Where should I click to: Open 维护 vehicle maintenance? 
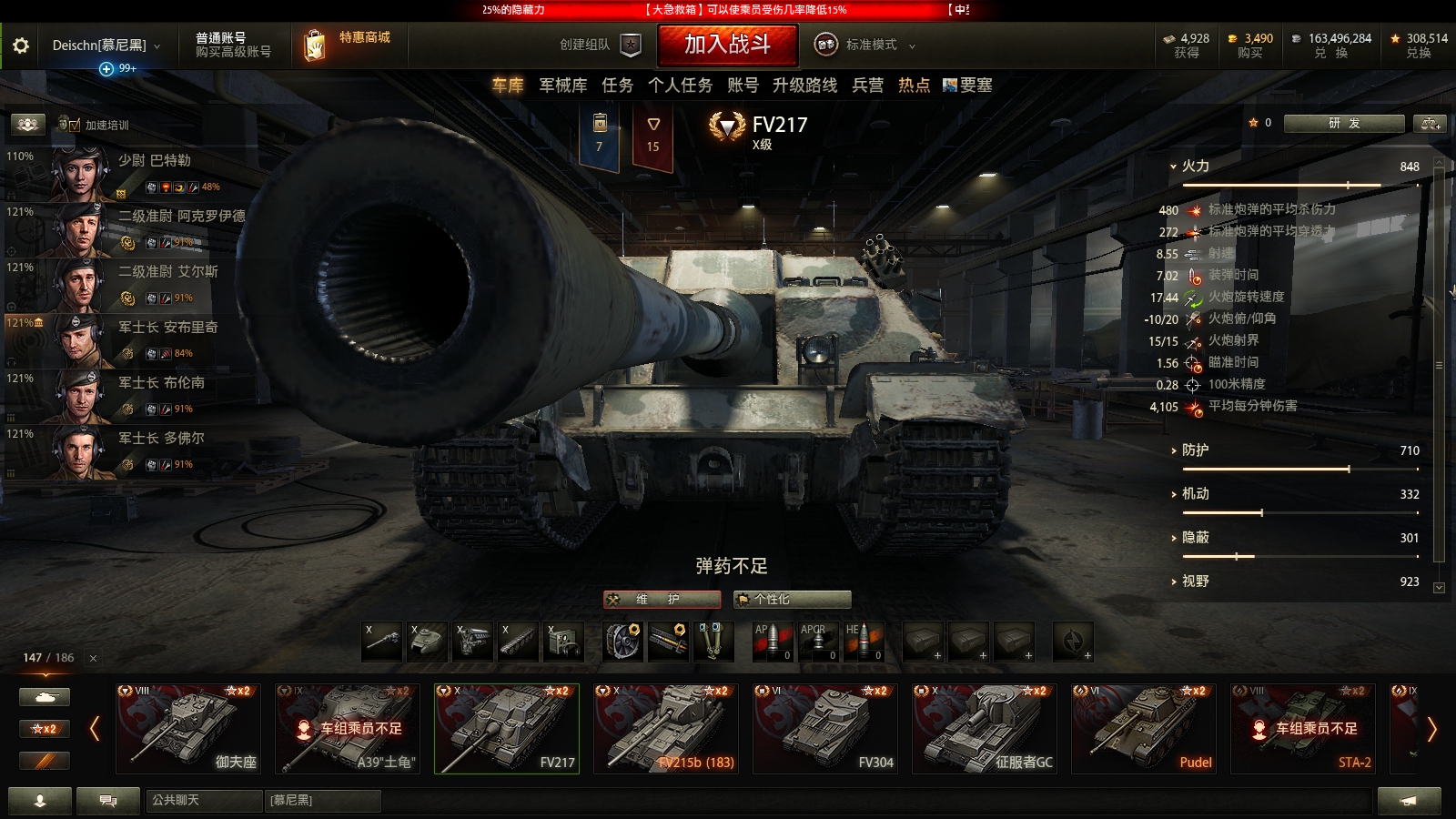coord(662,600)
